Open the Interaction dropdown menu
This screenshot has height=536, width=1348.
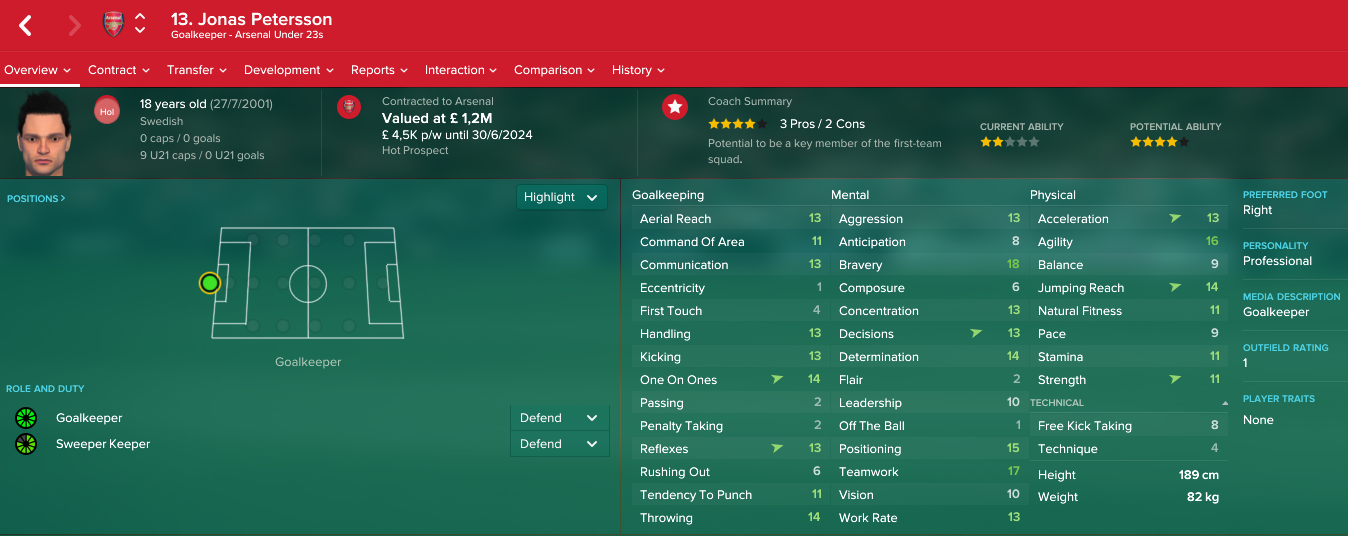(x=460, y=70)
